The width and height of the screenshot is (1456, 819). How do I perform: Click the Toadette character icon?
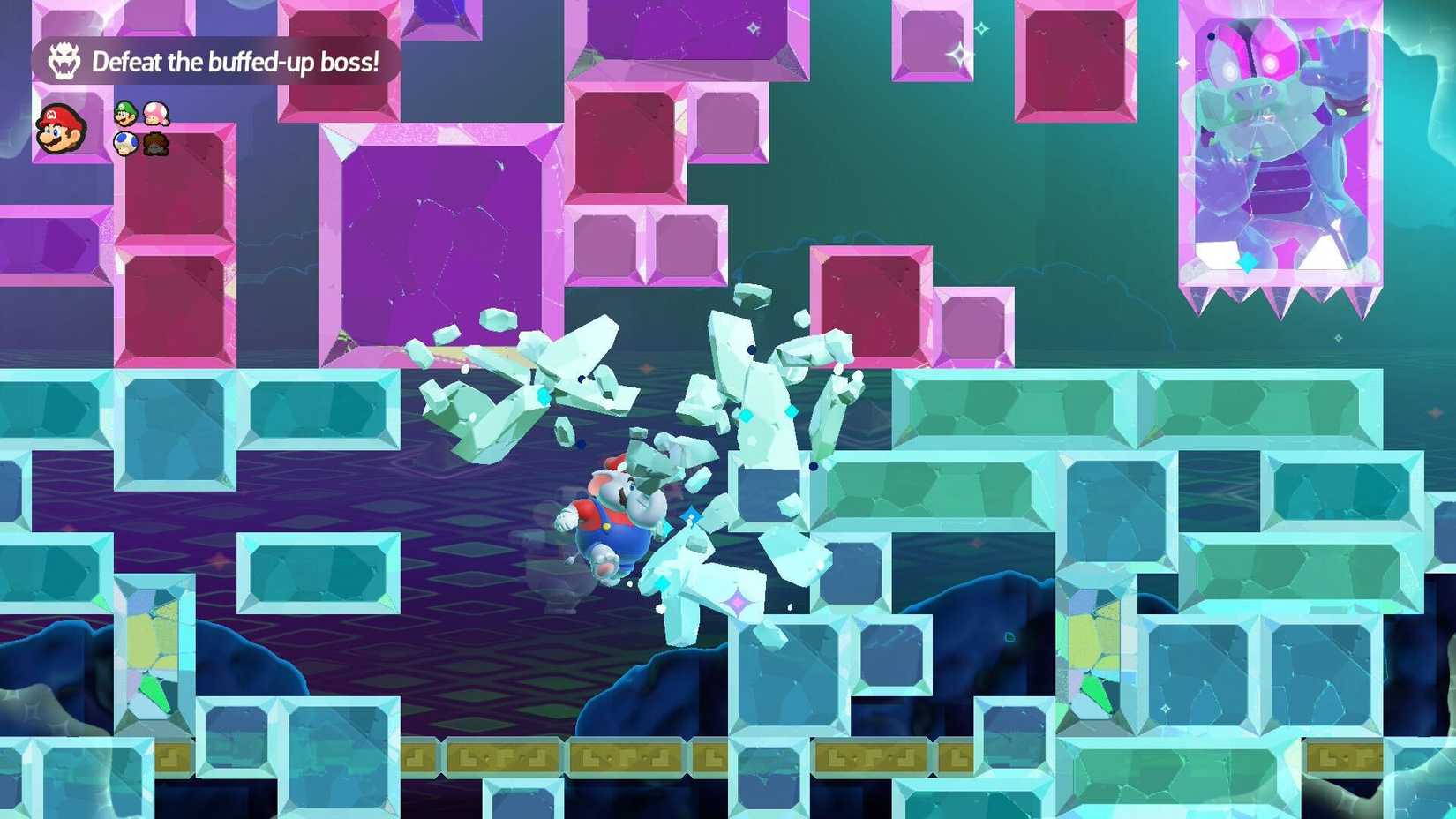[156, 114]
